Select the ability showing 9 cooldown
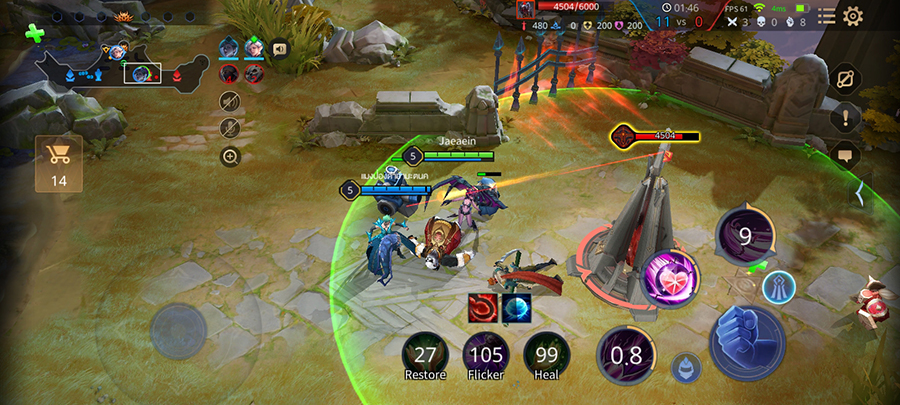Image resolution: width=900 pixels, height=405 pixels. tap(744, 234)
